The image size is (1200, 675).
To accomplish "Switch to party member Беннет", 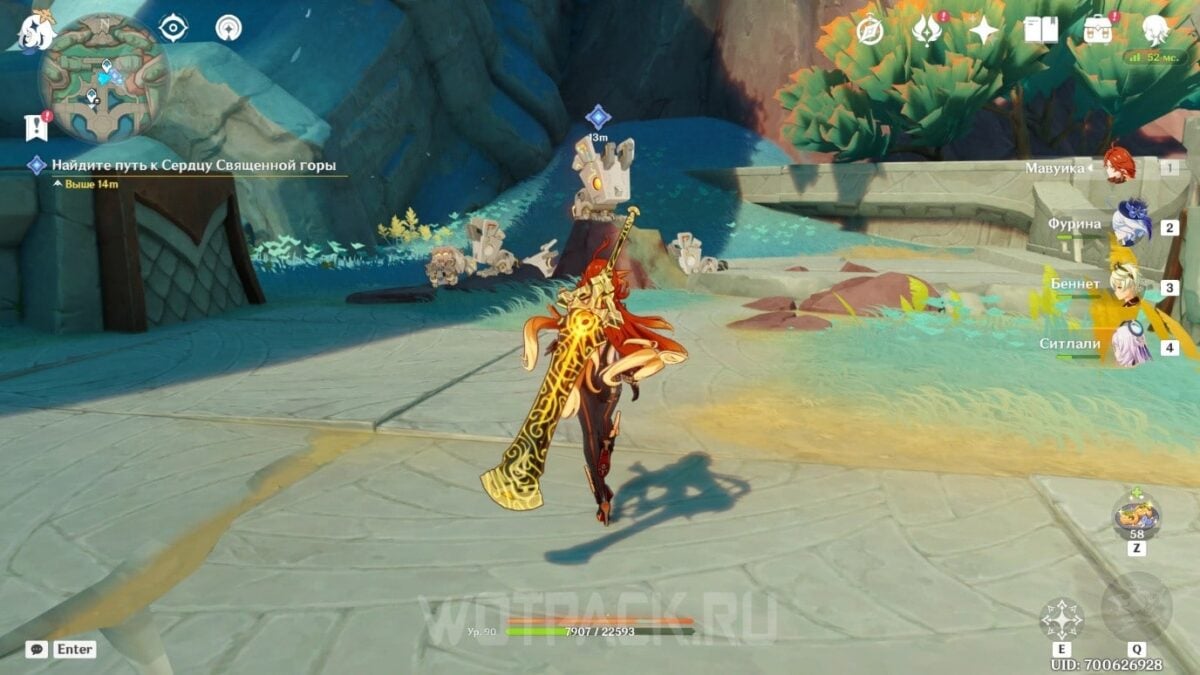I will pyautogui.click(x=1129, y=285).
